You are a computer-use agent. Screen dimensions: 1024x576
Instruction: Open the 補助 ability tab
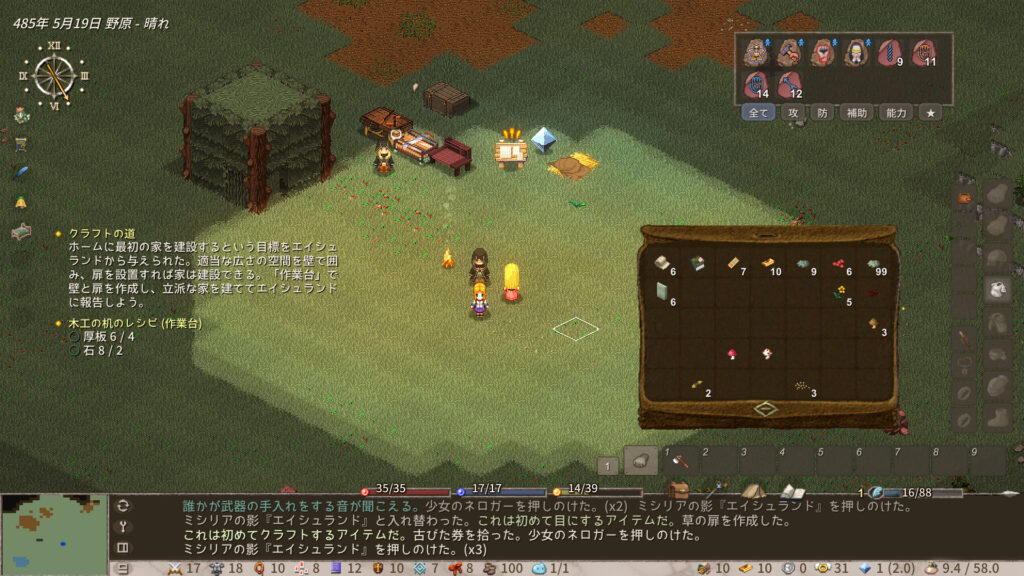click(857, 113)
